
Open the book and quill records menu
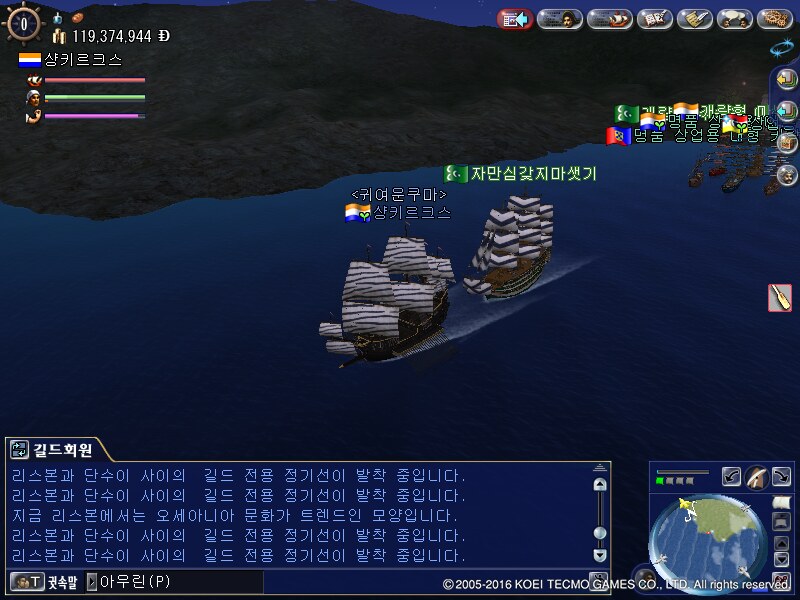click(655, 18)
